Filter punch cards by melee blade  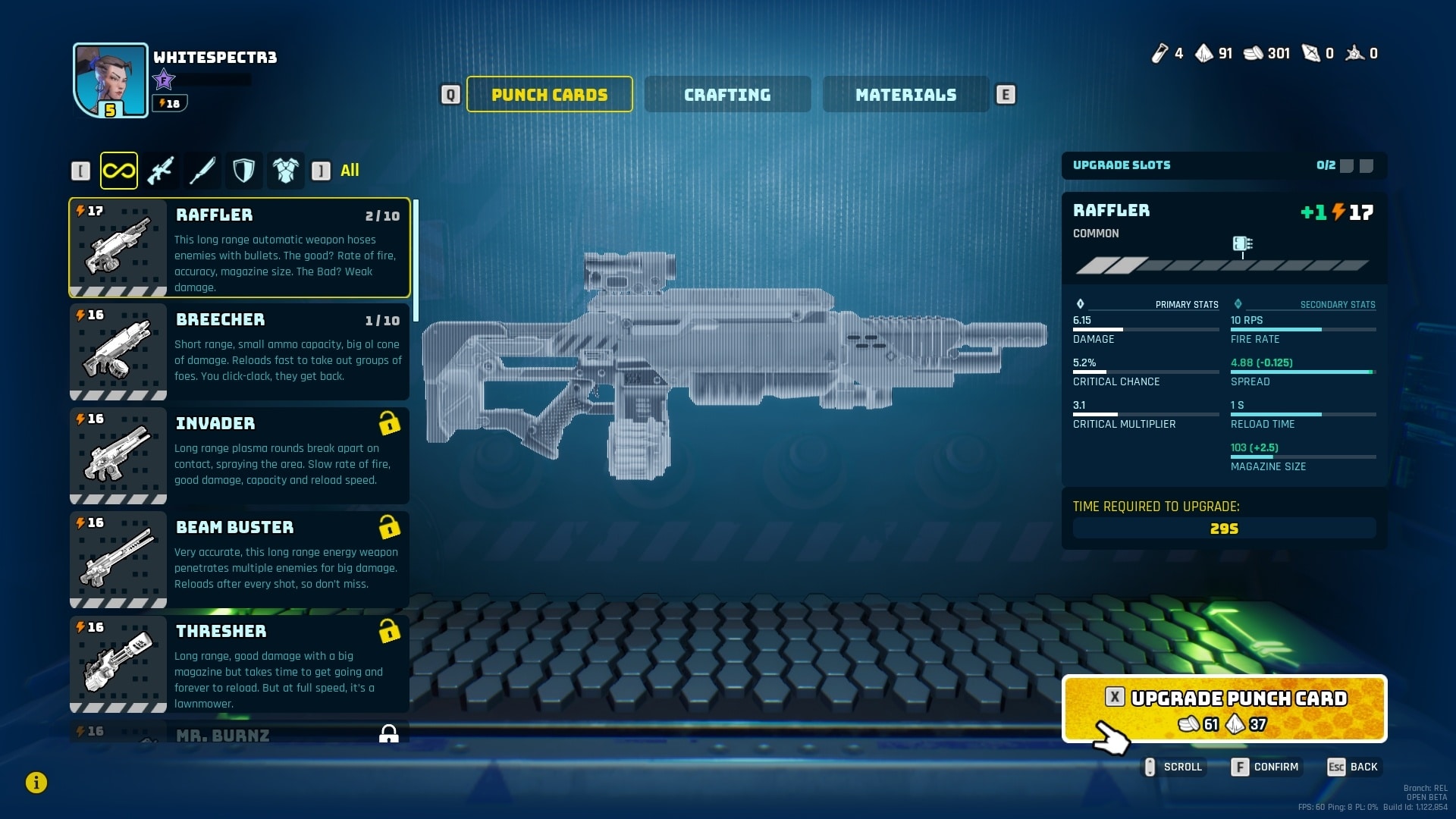coord(202,171)
